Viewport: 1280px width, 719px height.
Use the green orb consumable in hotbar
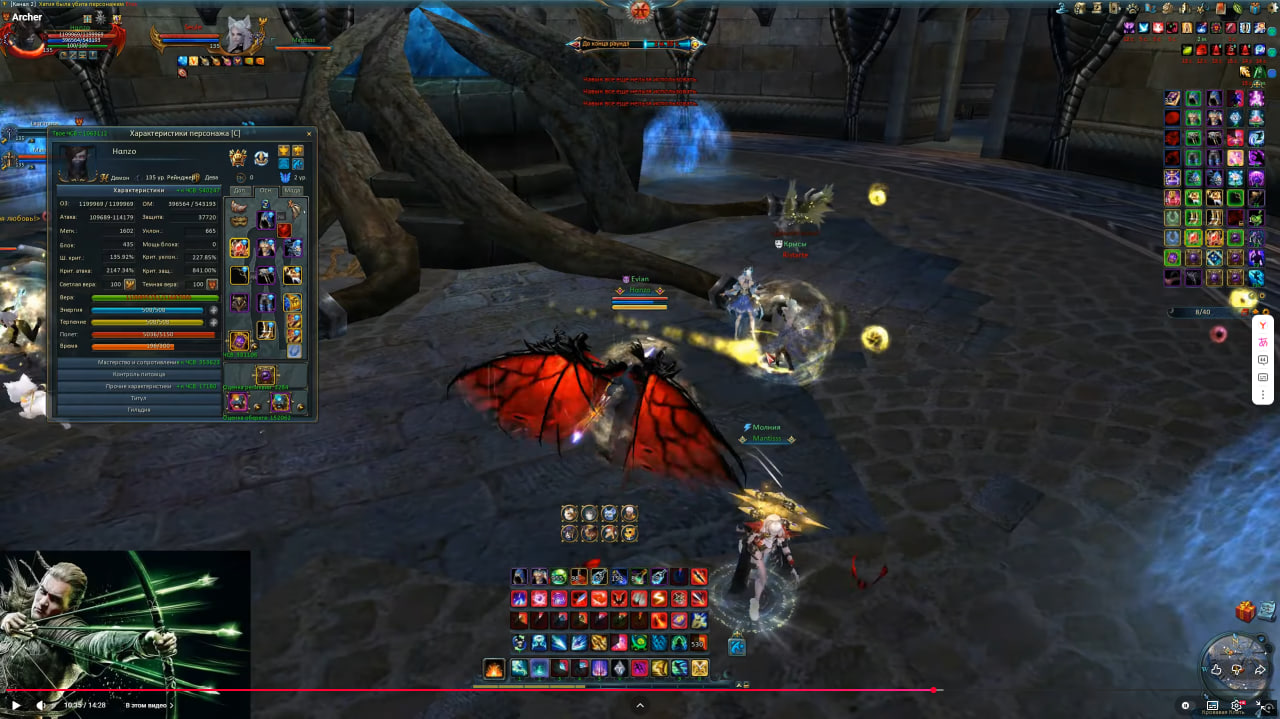pyautogui.click(x=559, y=576)
